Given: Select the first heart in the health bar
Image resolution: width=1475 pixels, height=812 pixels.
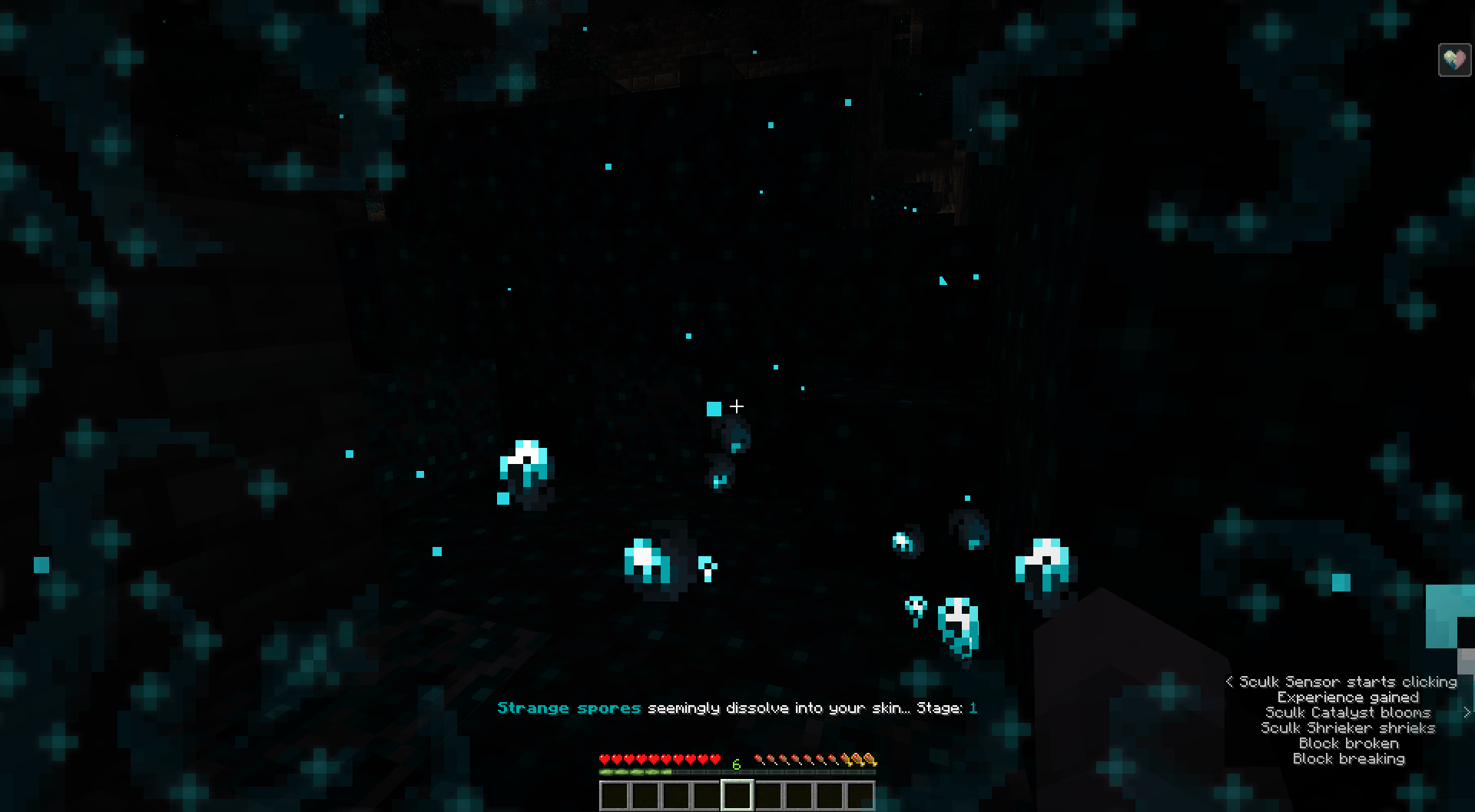Looking at the screenshot, I should tap(604, 758).
